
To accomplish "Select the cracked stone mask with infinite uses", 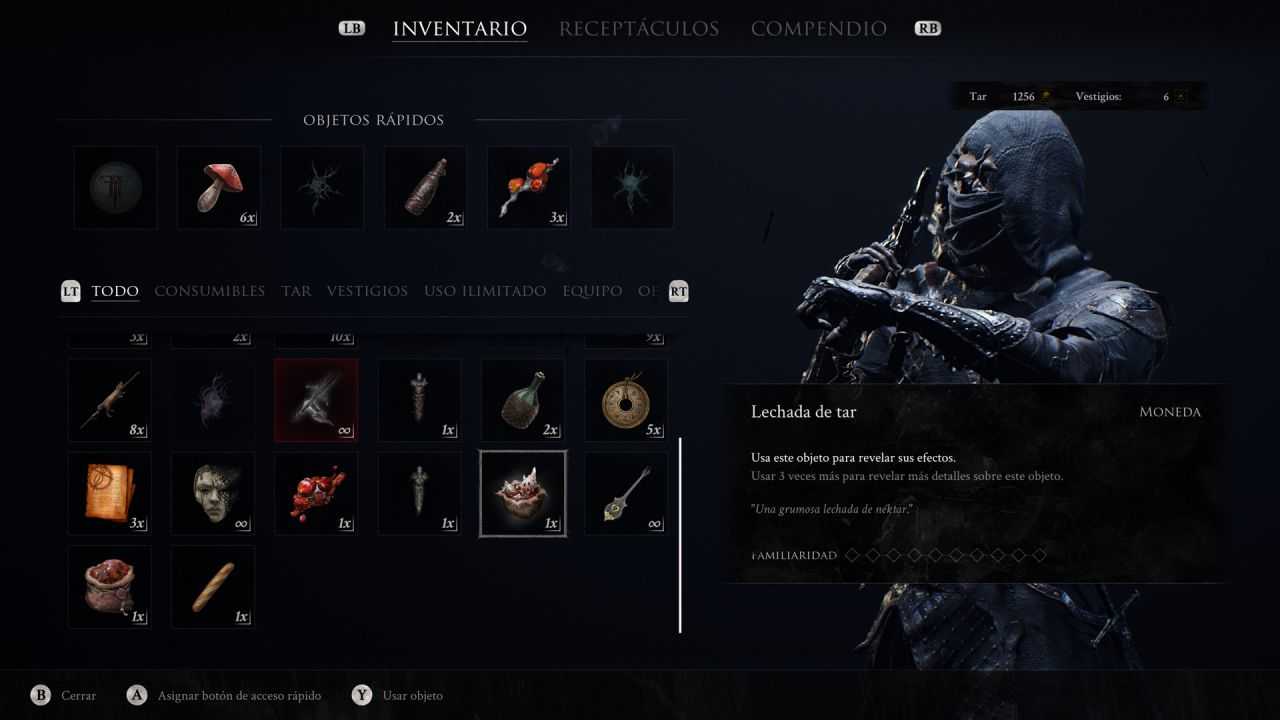I will click(x=212, y=493).
